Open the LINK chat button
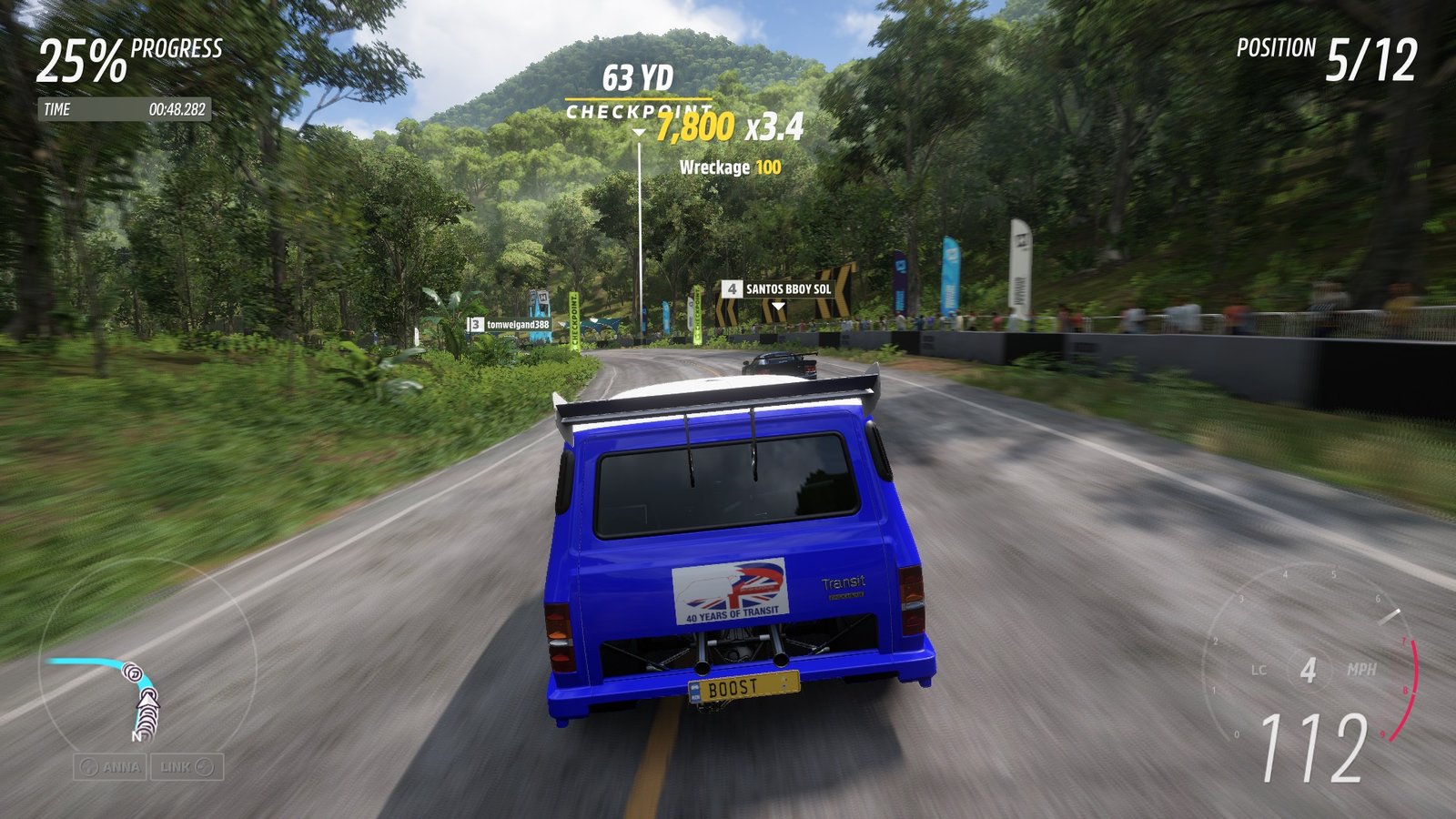Image resolution: width=1456 pixels, height=819 pixels. pos(187,767)
